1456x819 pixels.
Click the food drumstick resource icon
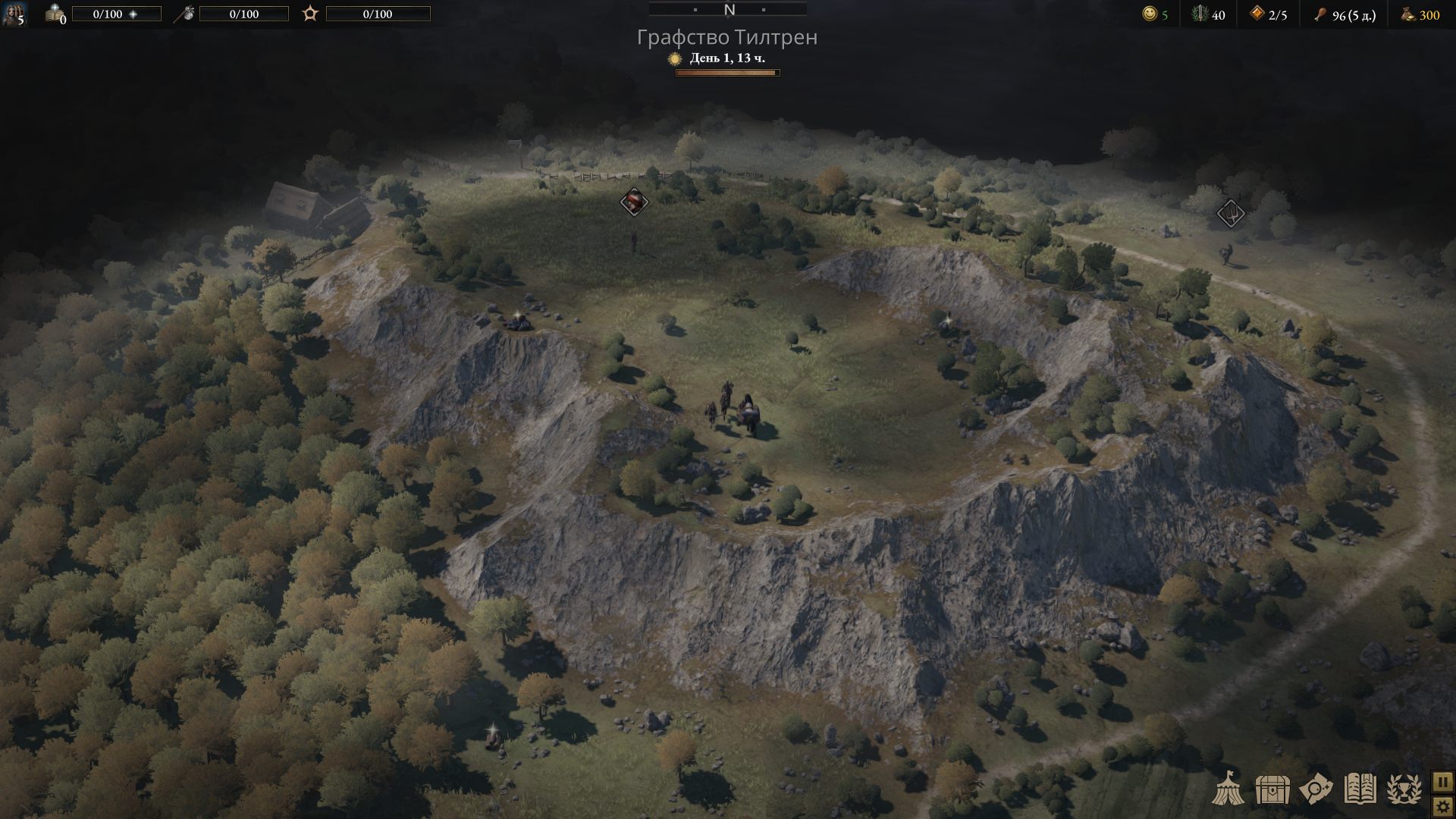tap(1319, 15)
